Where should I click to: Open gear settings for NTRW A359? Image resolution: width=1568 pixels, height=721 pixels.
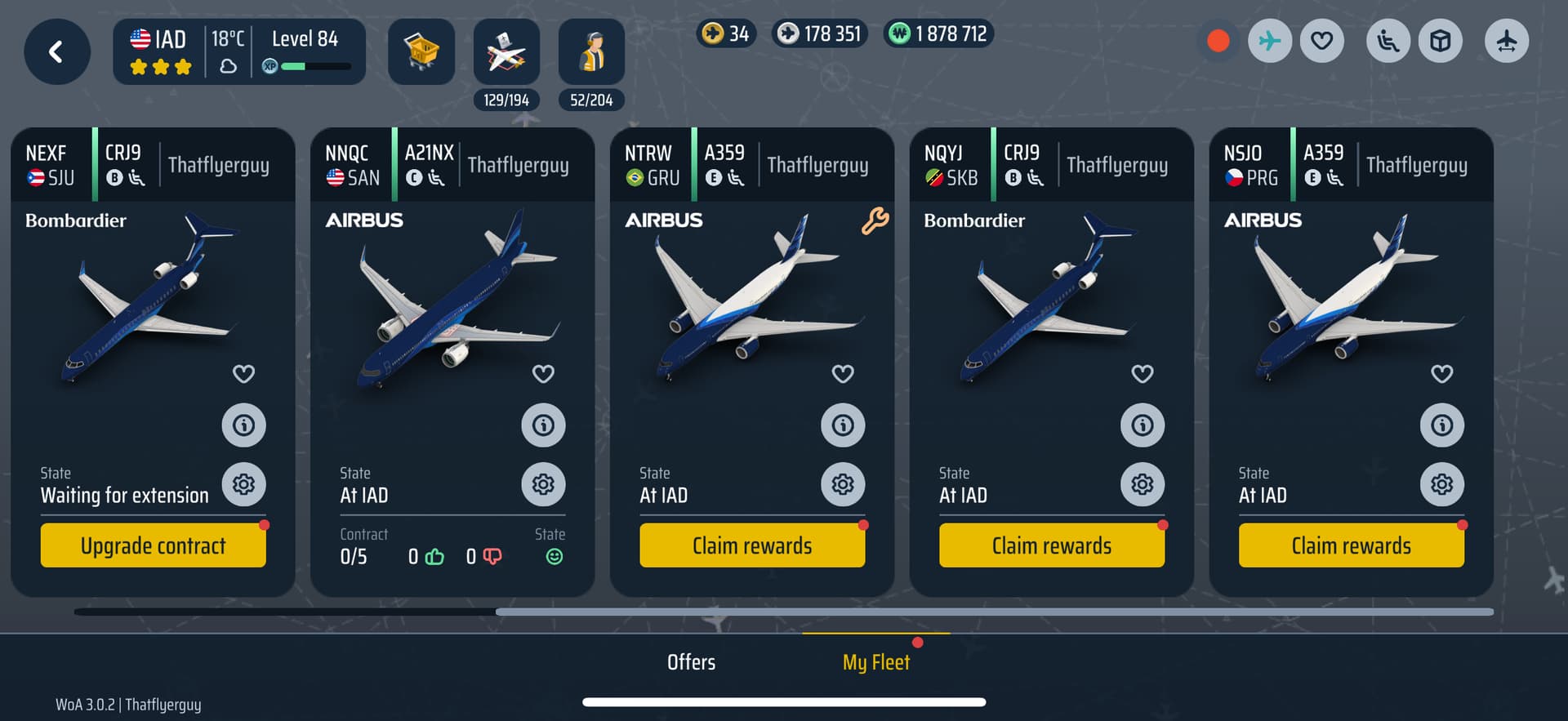point(843,485)
